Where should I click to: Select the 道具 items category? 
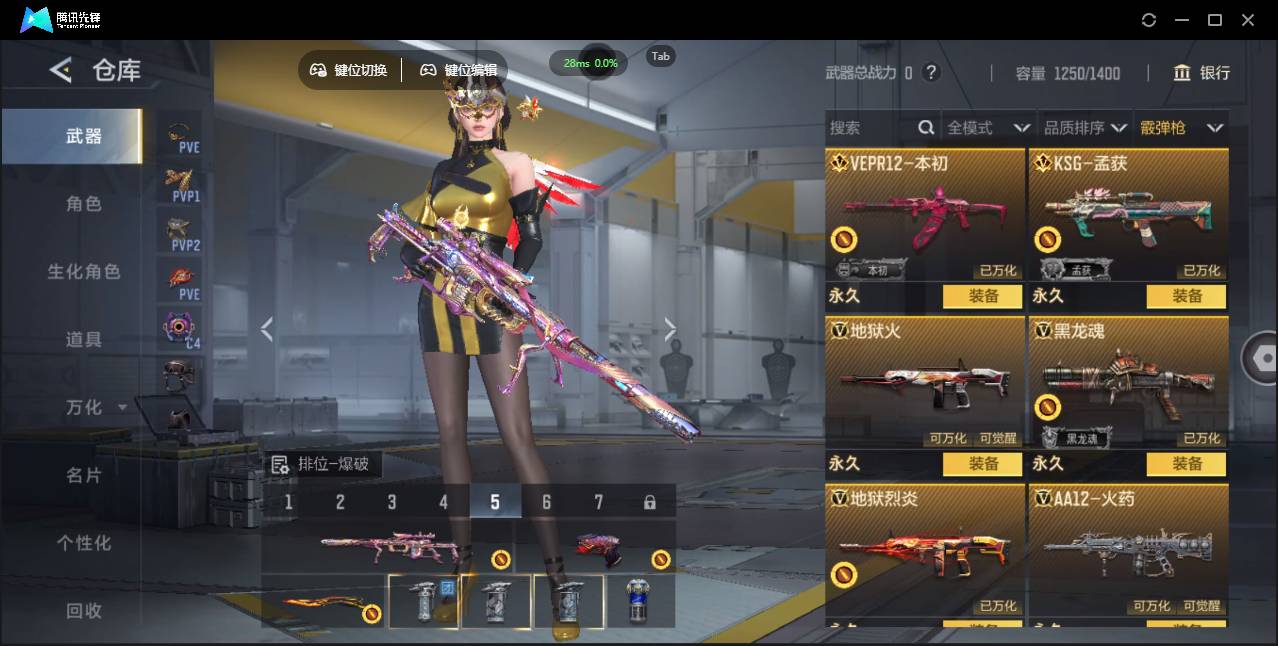pyautogui.click(x=84, y=340)
